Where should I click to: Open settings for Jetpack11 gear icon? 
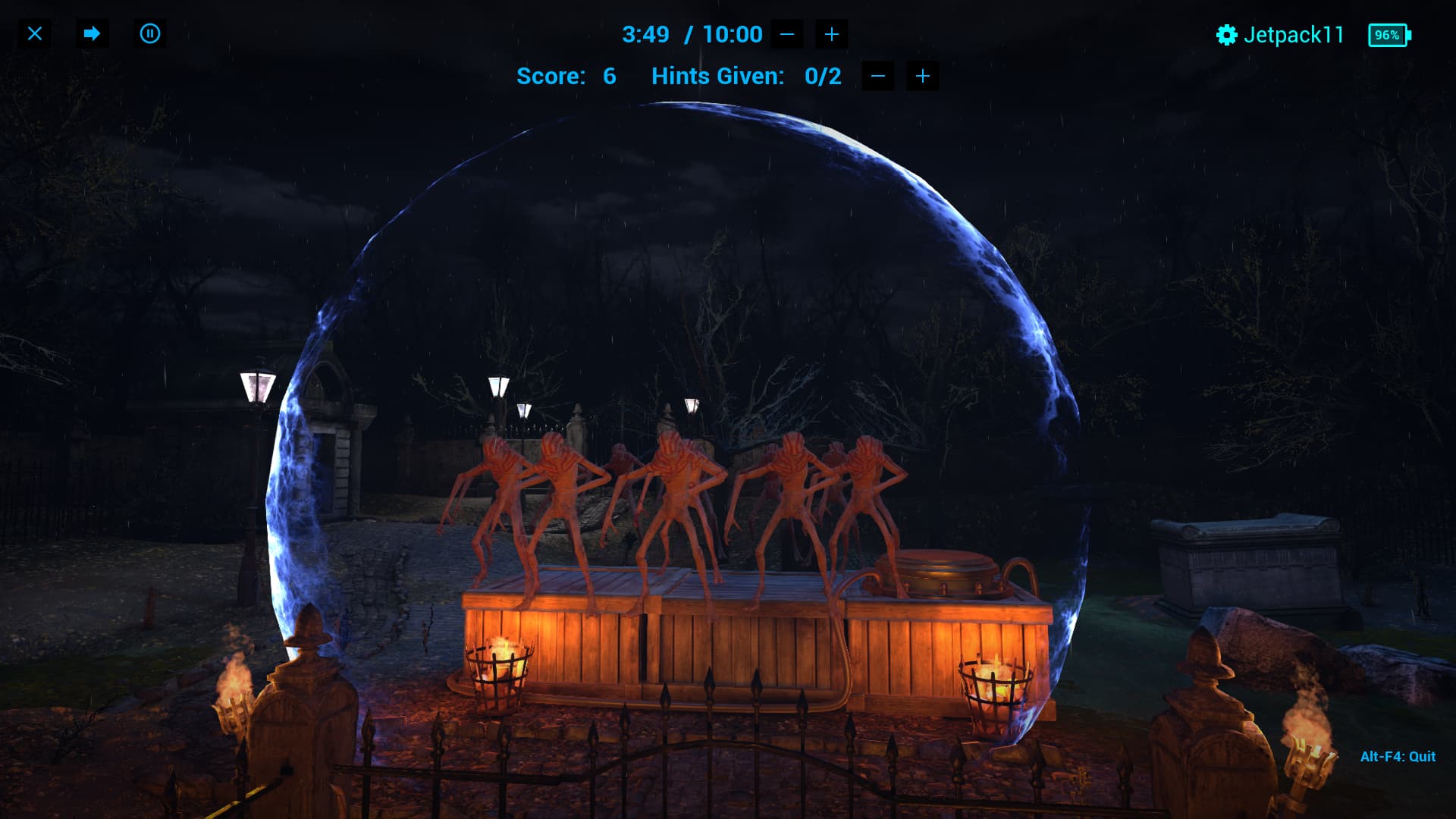1226,35
